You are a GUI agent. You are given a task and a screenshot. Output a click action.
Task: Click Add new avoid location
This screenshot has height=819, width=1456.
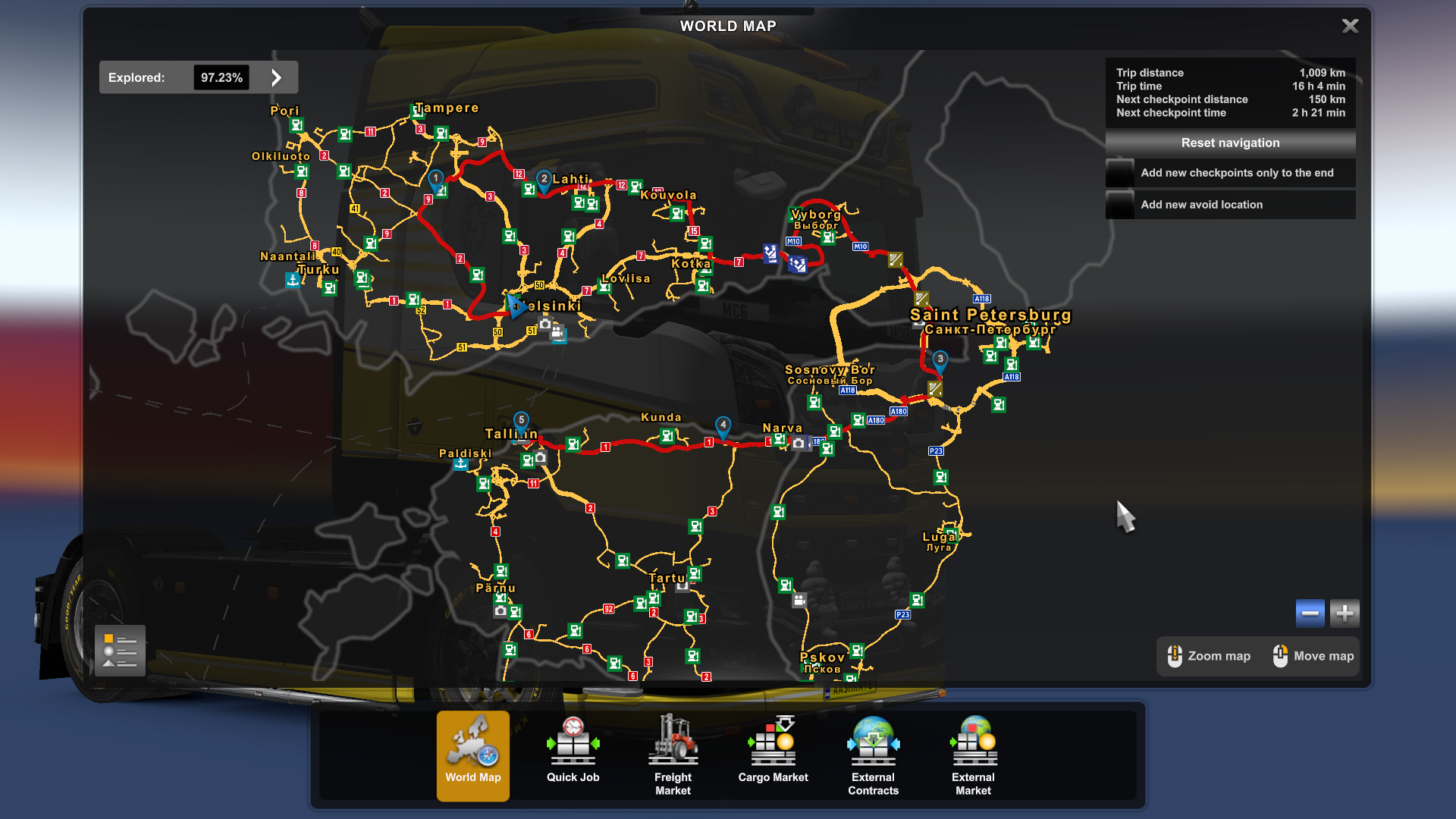click(1230, 204)
